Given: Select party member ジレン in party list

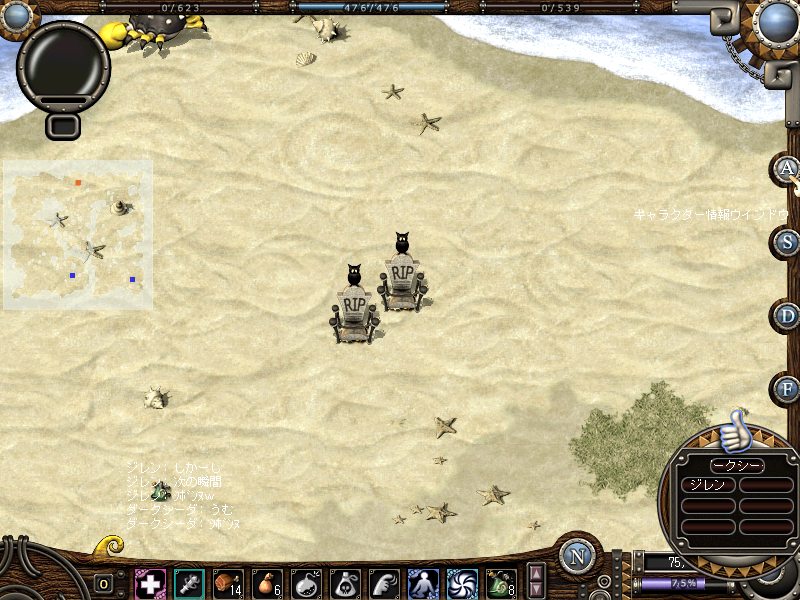Looking at the screenshot, I should tap(708, 485).
